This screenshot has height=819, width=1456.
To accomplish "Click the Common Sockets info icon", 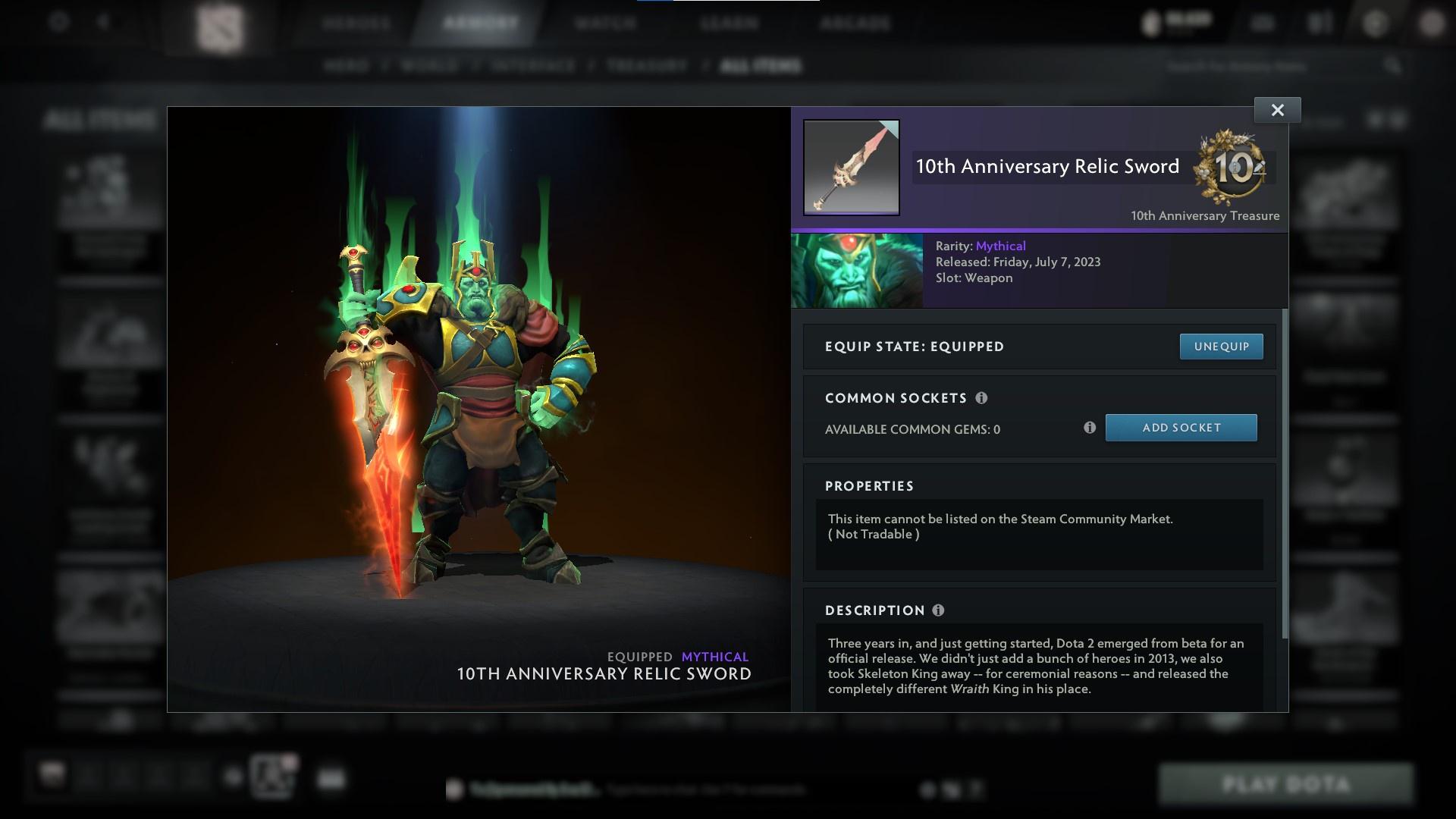I will [984, 397].
